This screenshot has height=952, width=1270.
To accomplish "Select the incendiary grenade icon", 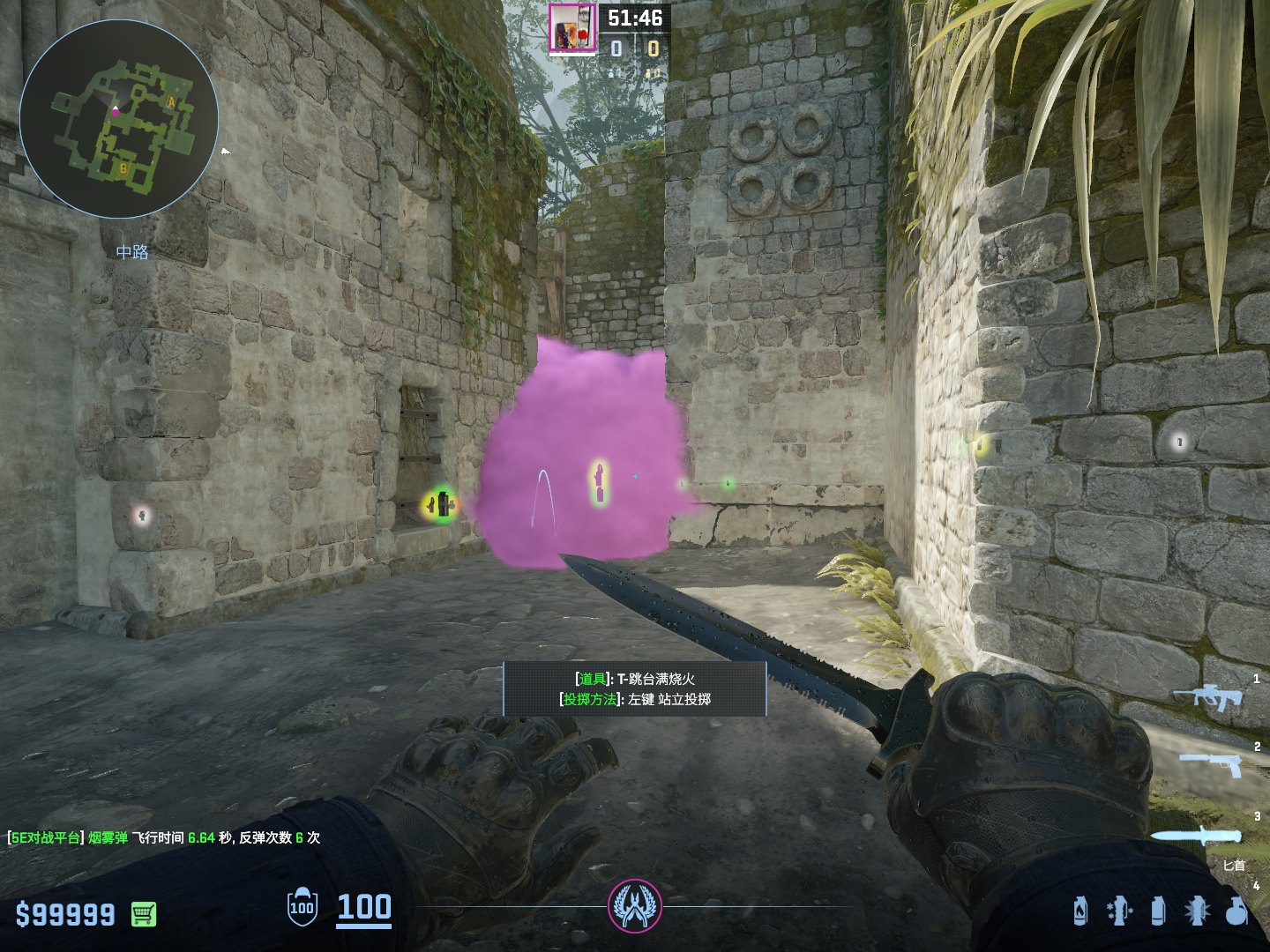I will 1080,911.
